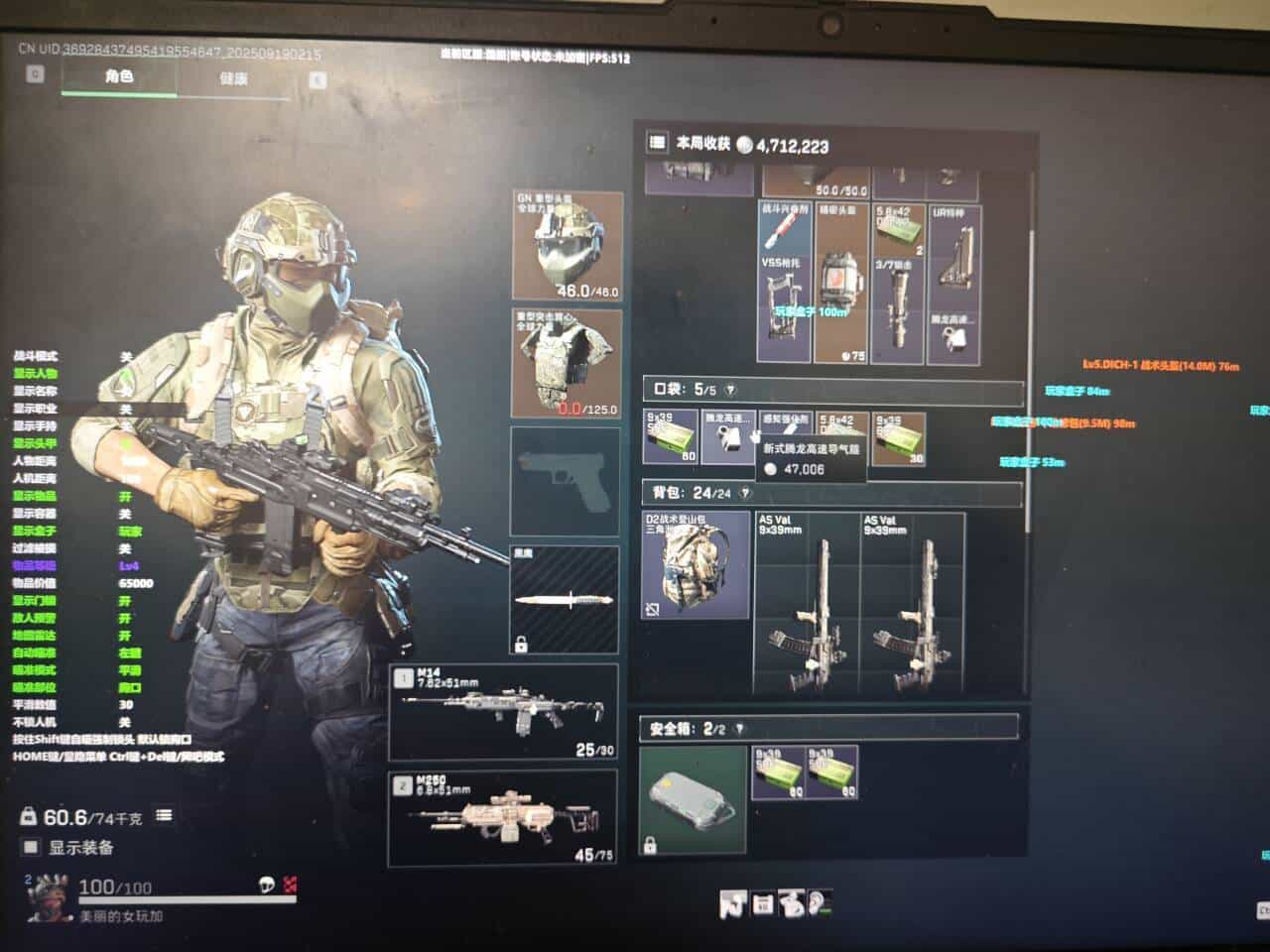Click the empty pistol sidearm slot
Image resolution: width=1270 pixels, height=952 pixels.
click(x=566, y=480)
